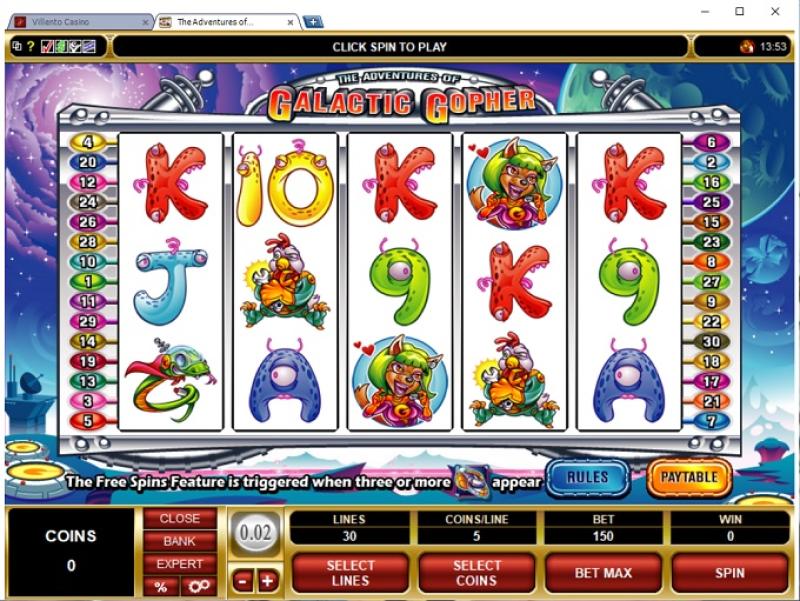The height and width of the screenshot is (601, 800).
Task: Choose the Select Lines button
Action: coord(350,573)
